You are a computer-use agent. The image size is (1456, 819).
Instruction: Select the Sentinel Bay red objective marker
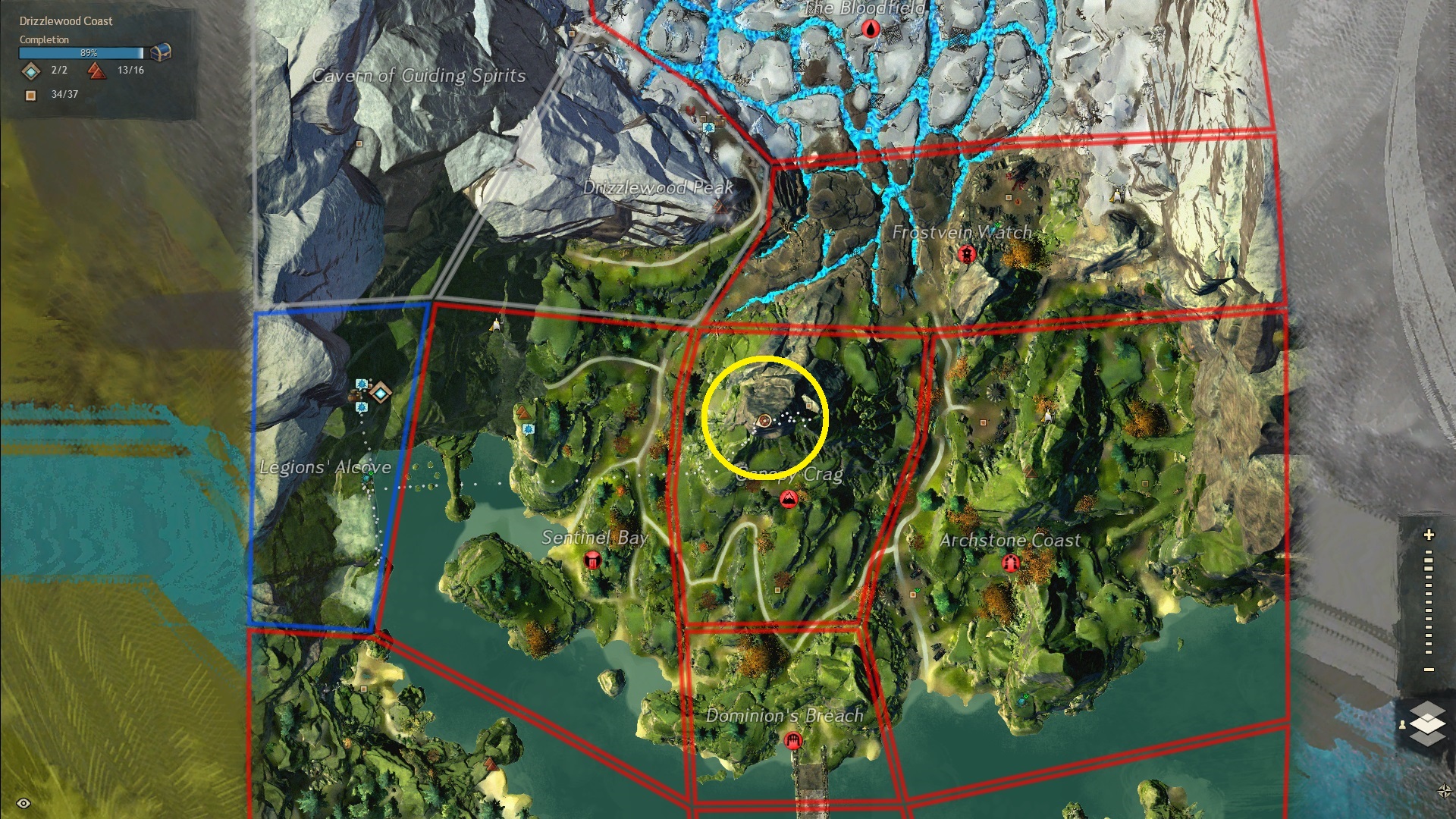593,560
